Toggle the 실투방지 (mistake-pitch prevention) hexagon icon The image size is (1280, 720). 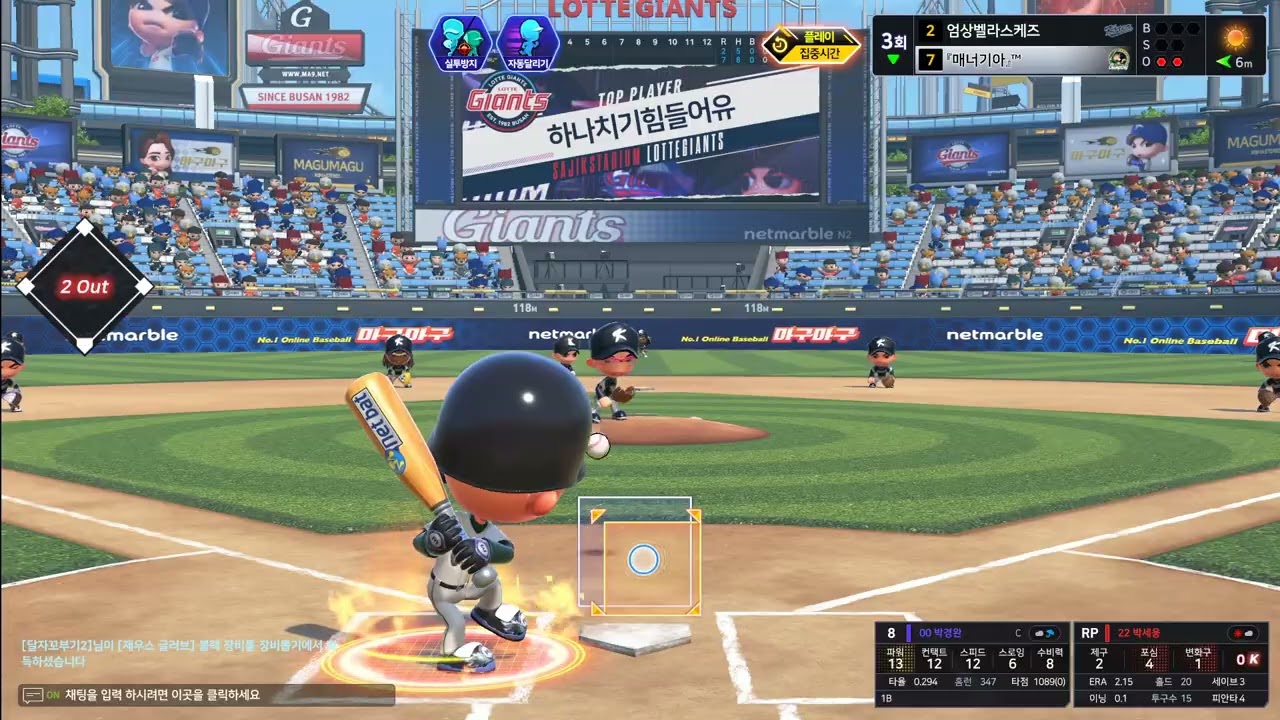[x=460, y=41]
